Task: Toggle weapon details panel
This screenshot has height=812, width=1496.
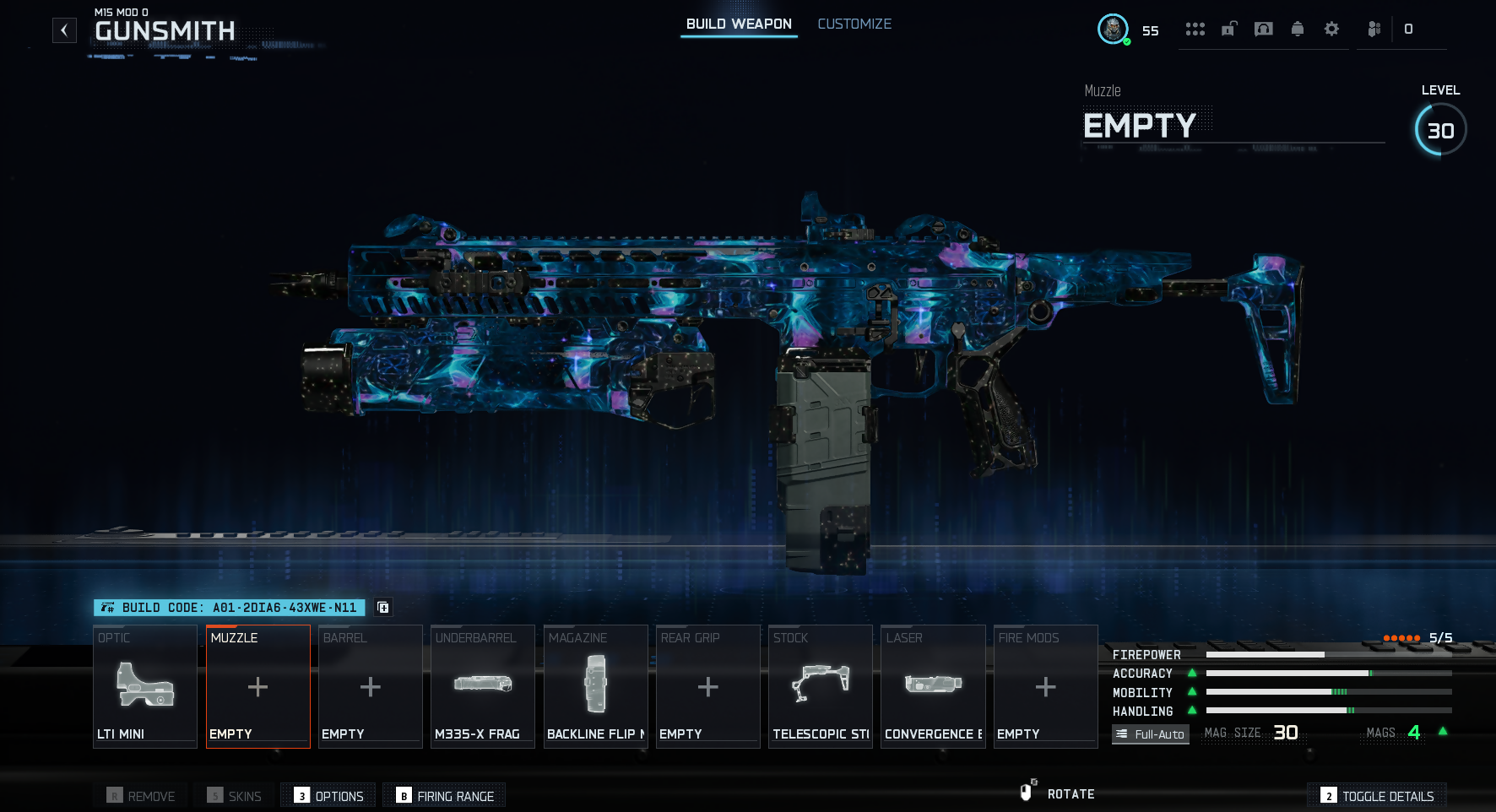Action: [1378, 796]
